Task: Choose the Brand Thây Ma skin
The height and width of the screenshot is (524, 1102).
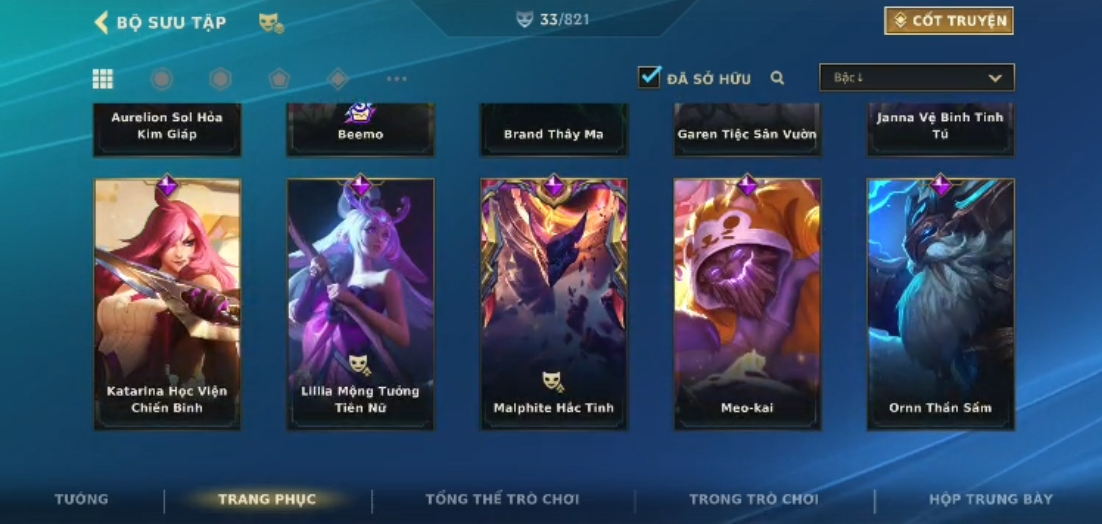Action: coord(553,130)
